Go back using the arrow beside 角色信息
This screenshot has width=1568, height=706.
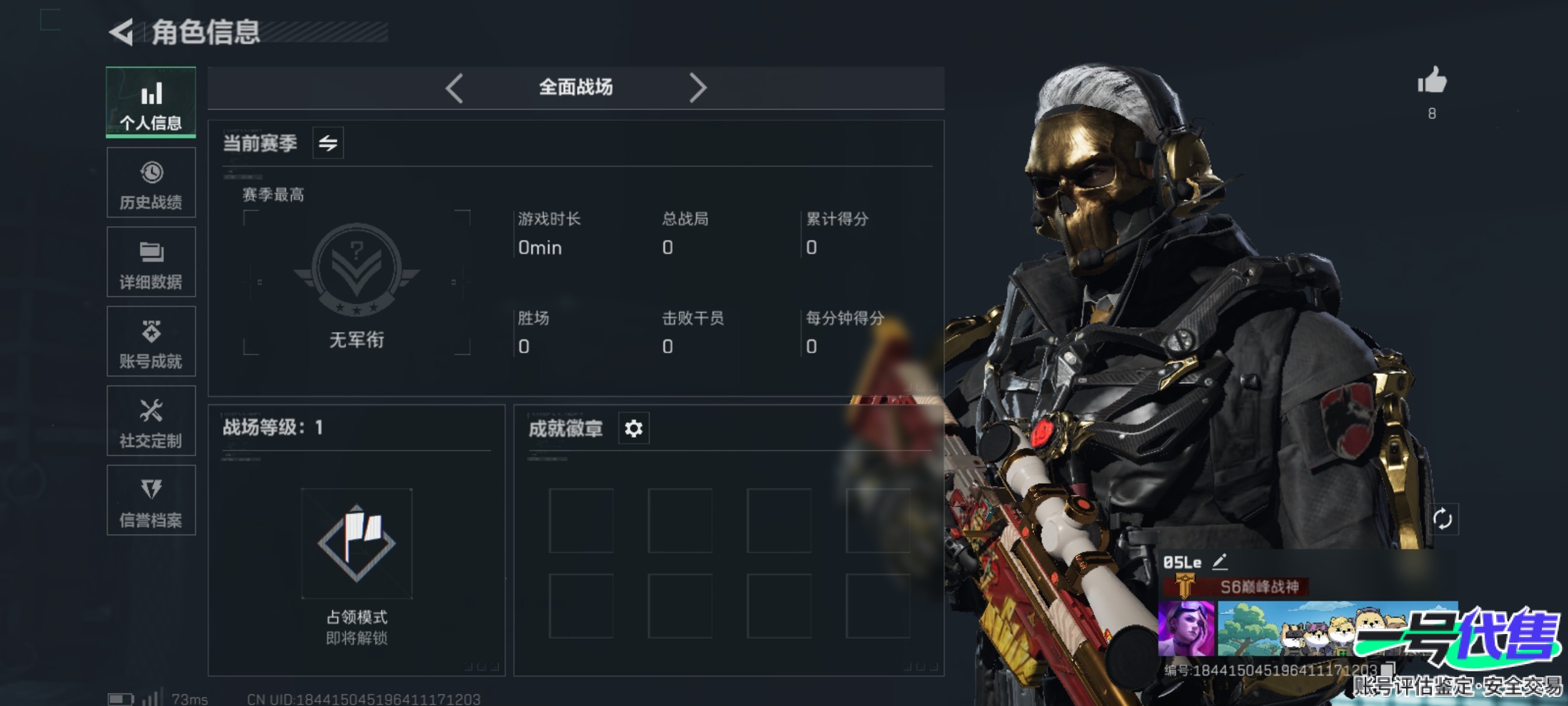[x=122, y=32]
